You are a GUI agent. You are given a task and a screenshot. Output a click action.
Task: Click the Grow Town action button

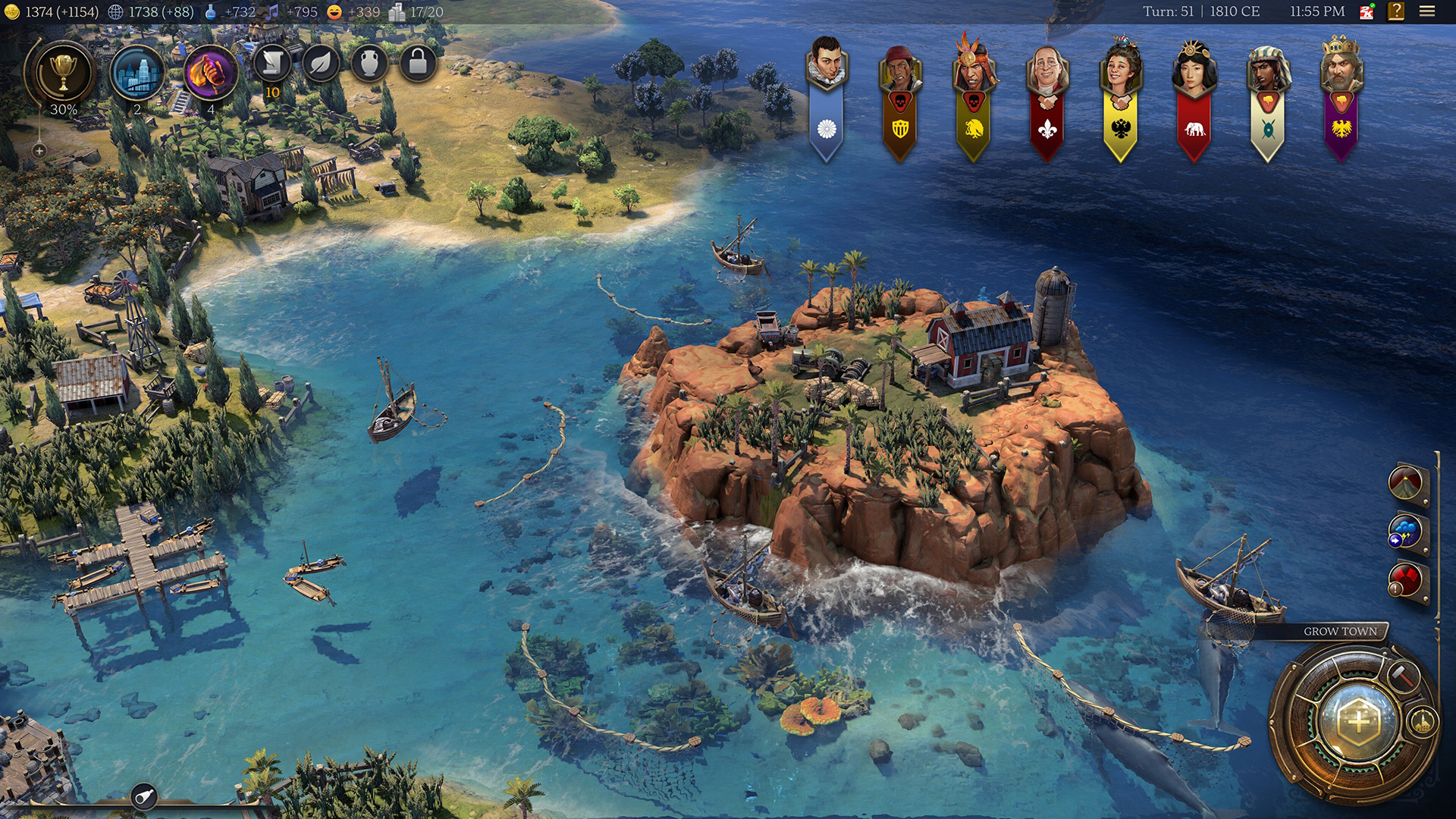pyautogui.click(x=1357, y=720)
